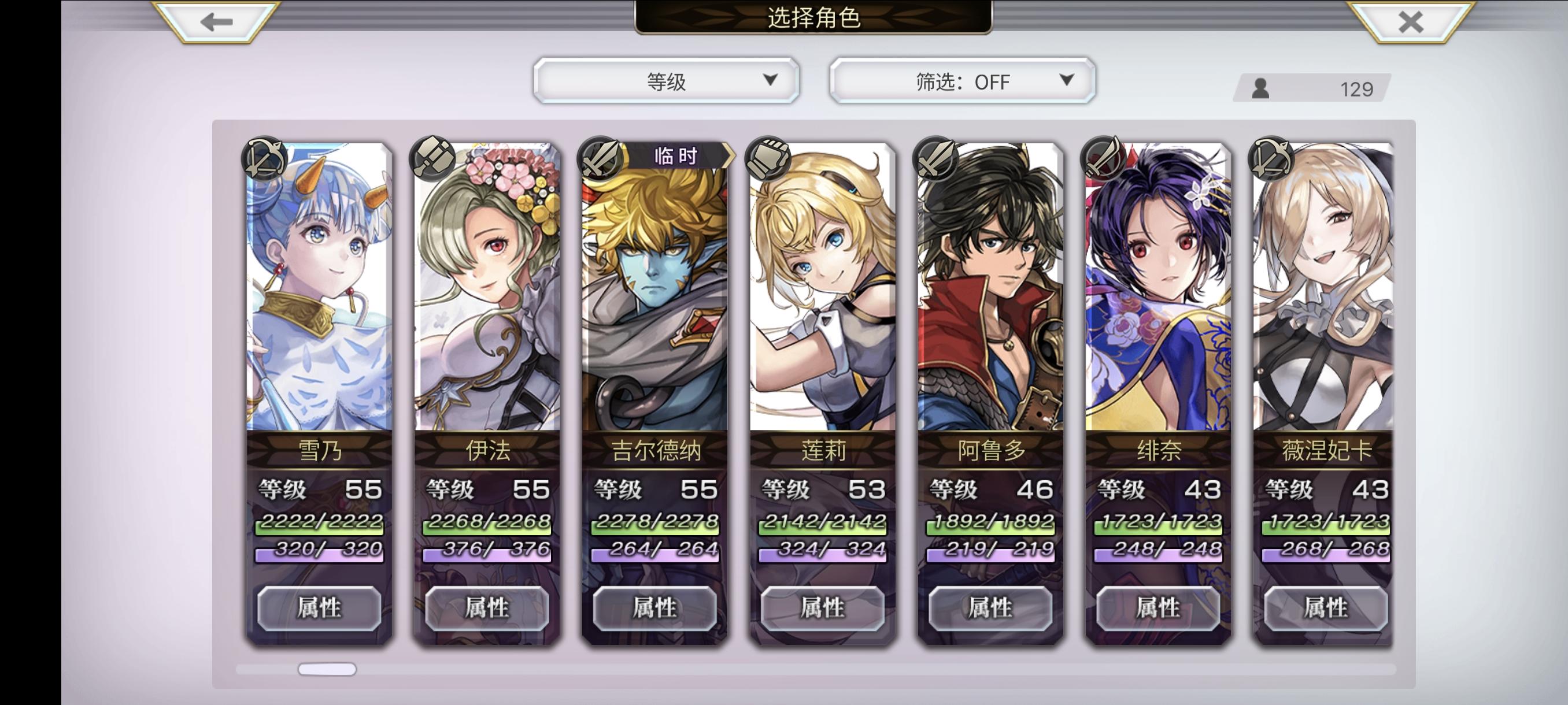Click the fist weapon icon on 莲莉's card

pos(767,159)
